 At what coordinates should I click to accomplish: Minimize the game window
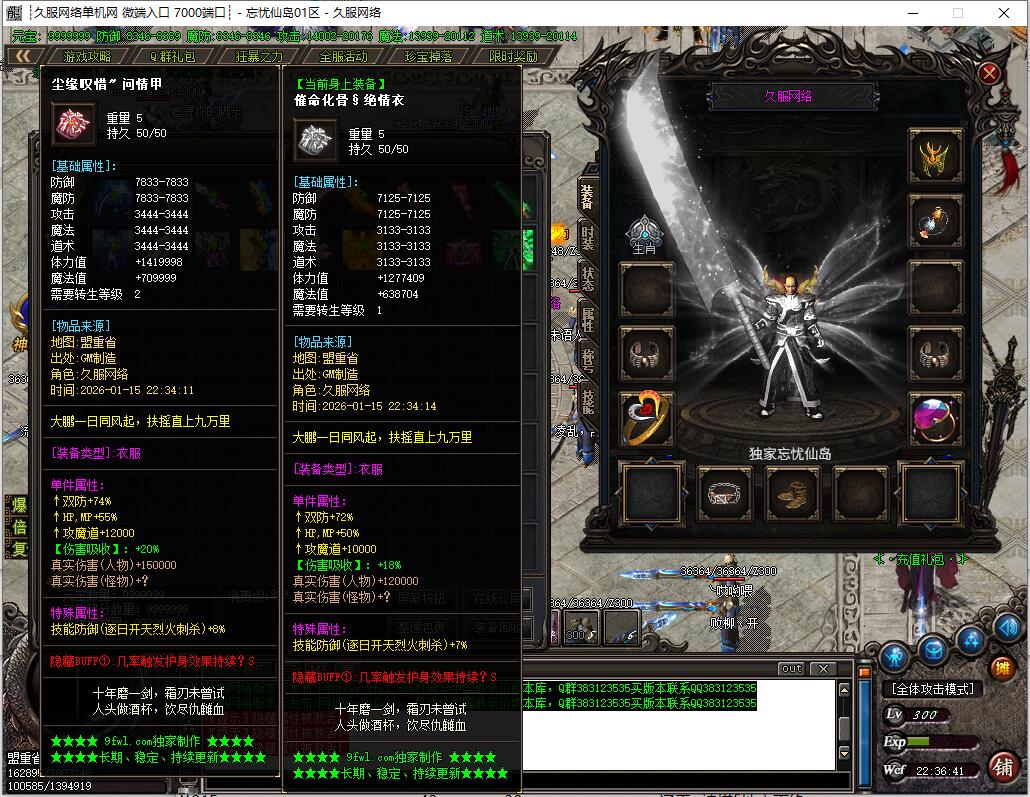pyautogui.click(x=911, y=13)
